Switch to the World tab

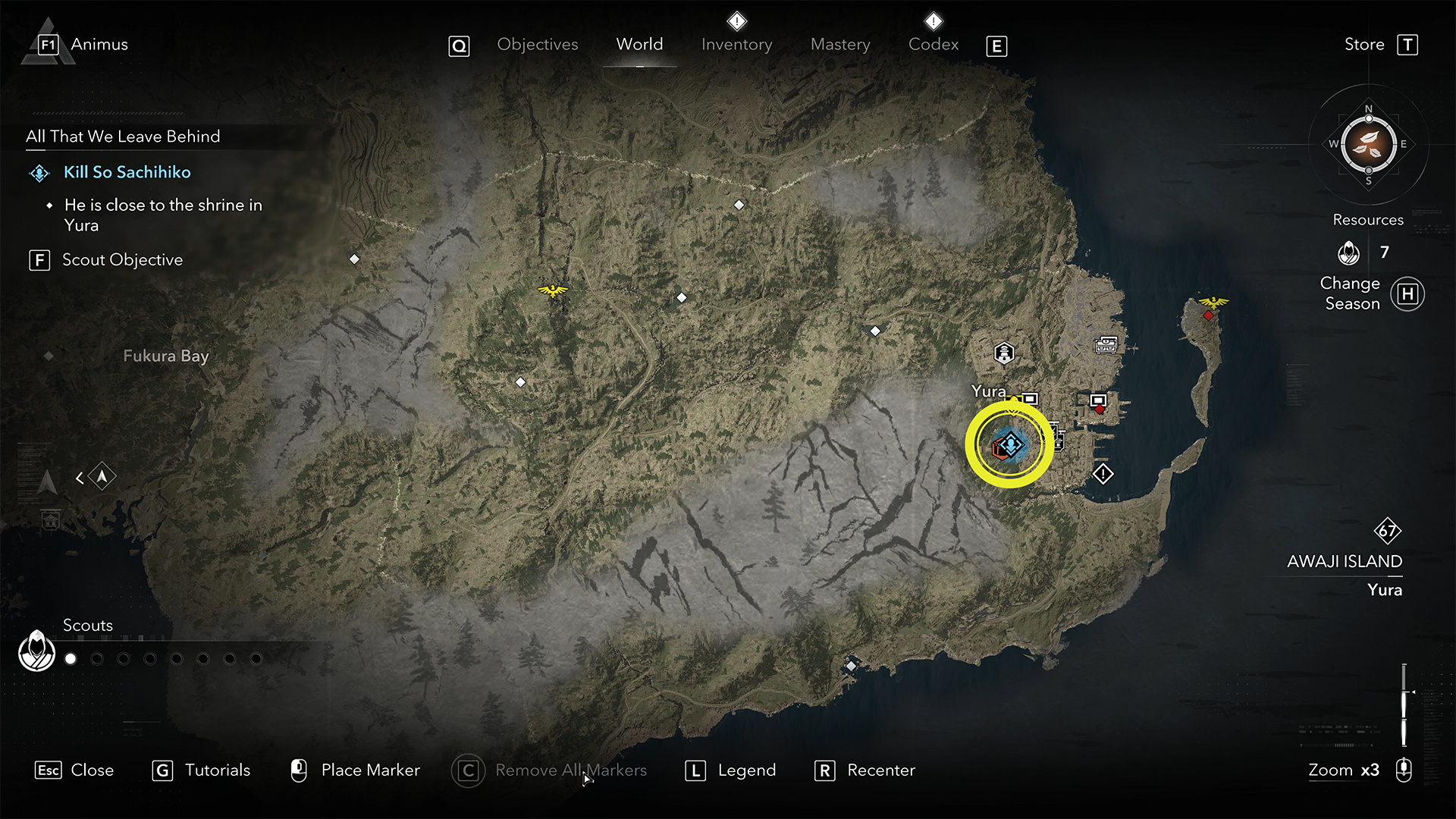point(639,45)
